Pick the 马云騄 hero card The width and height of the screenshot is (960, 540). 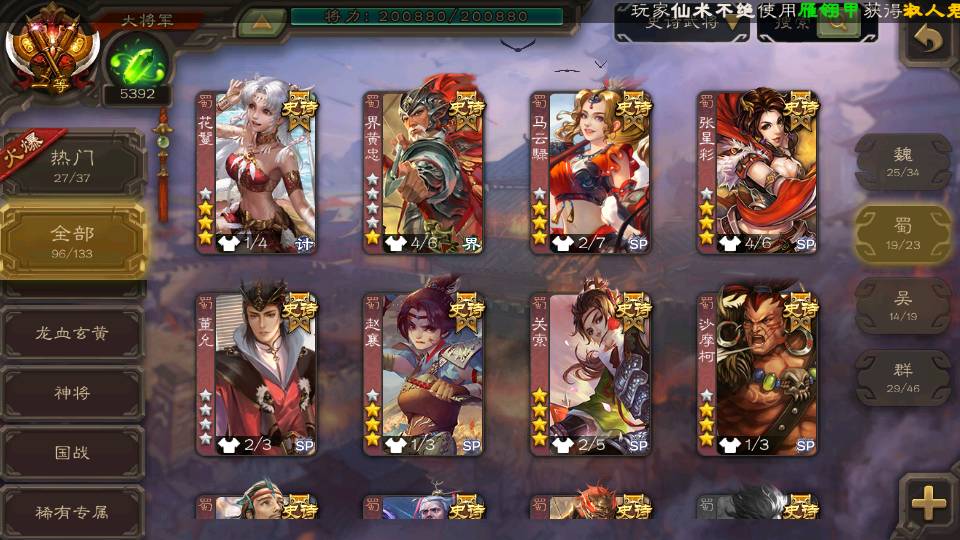tap(591, 172)
